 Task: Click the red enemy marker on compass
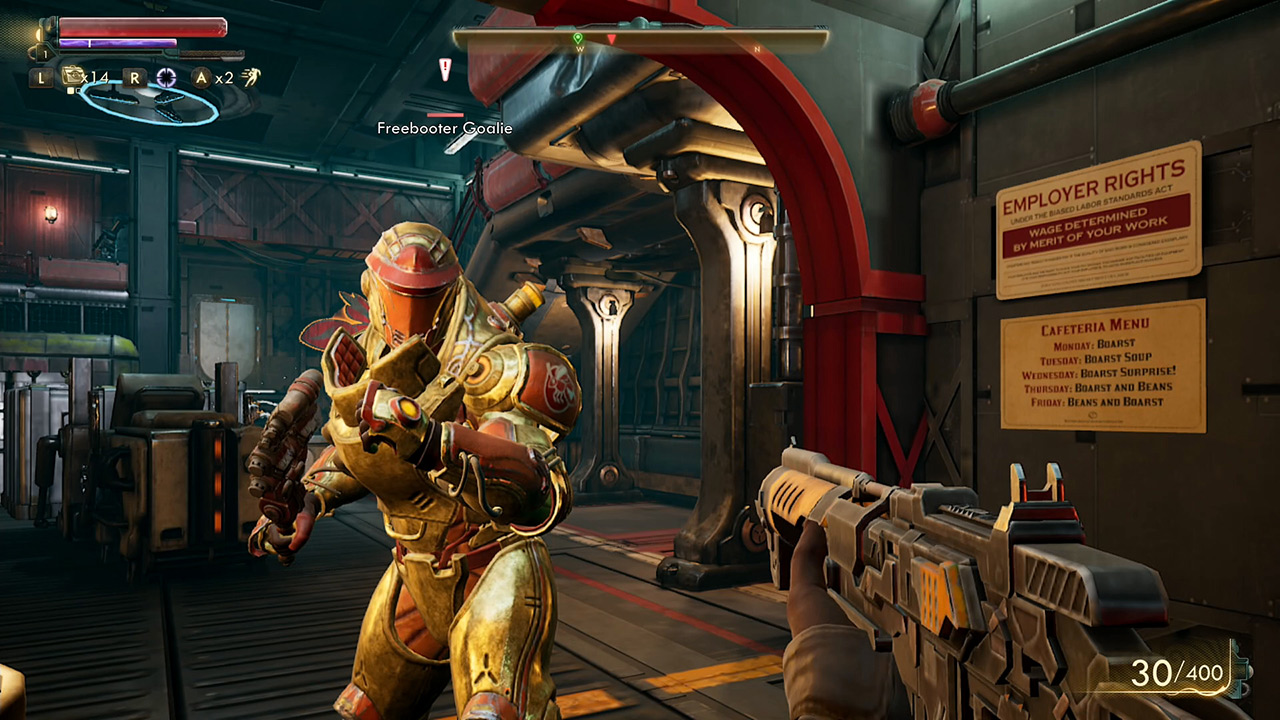point(612,38)
